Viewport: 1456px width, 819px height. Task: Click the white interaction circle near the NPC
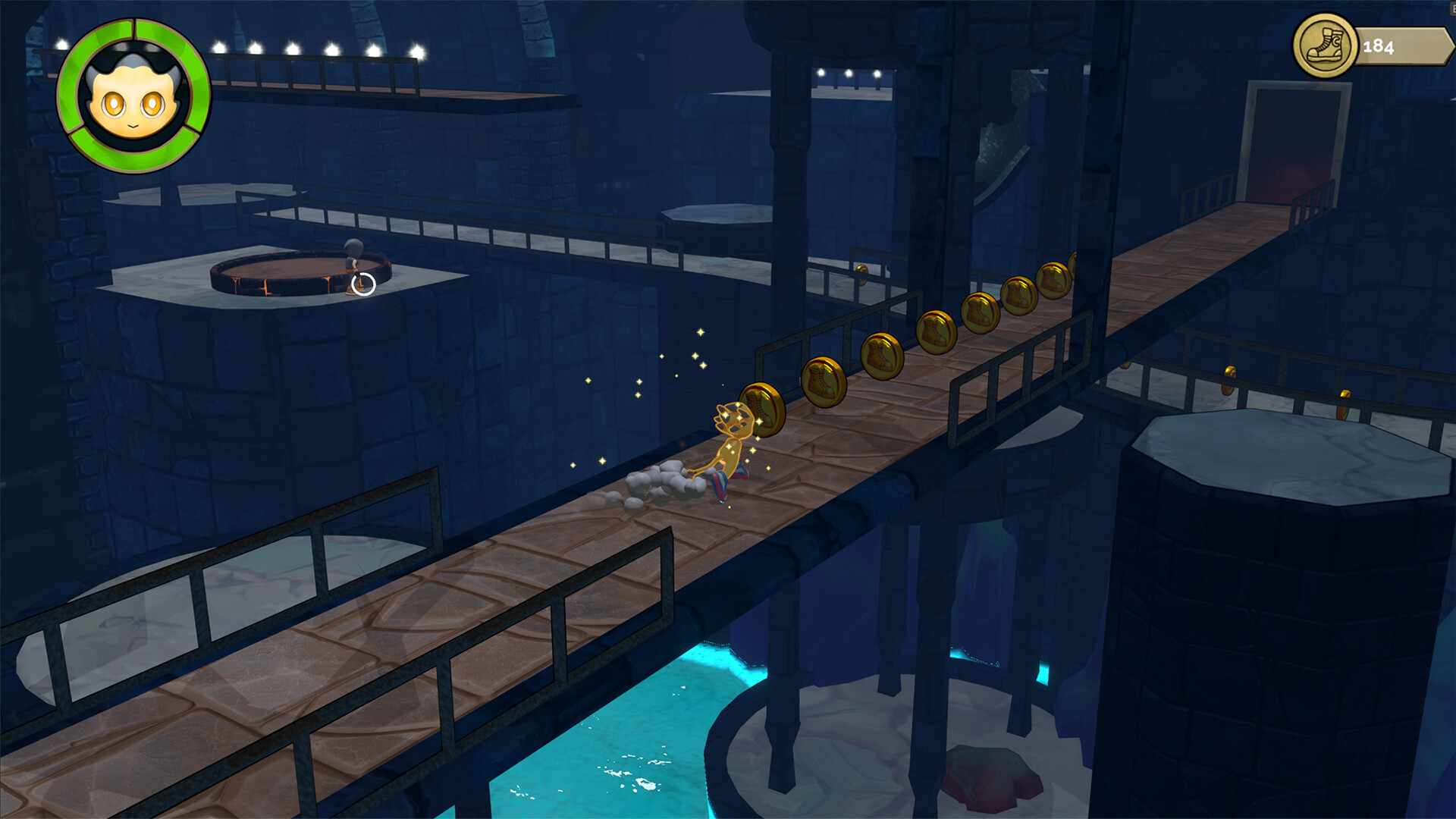click(x=362, y=284)
